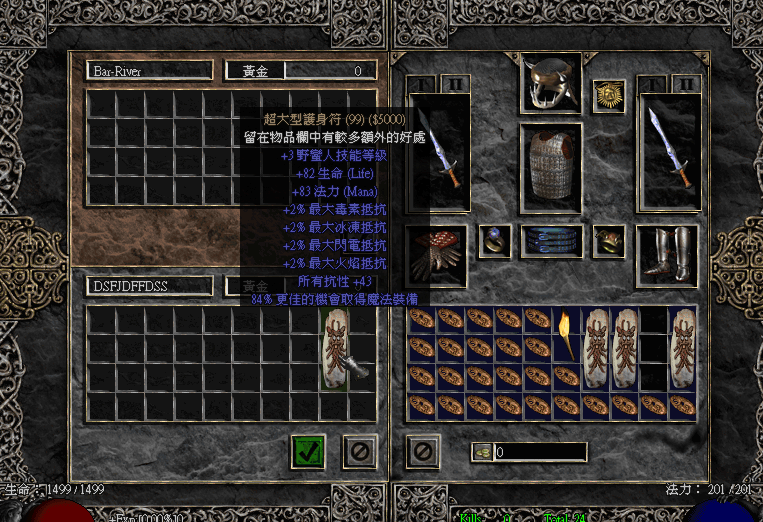Viewport: 763px width, 522px height.
Task: Pick up the torch item in inventory
Action: pos(568,334)
